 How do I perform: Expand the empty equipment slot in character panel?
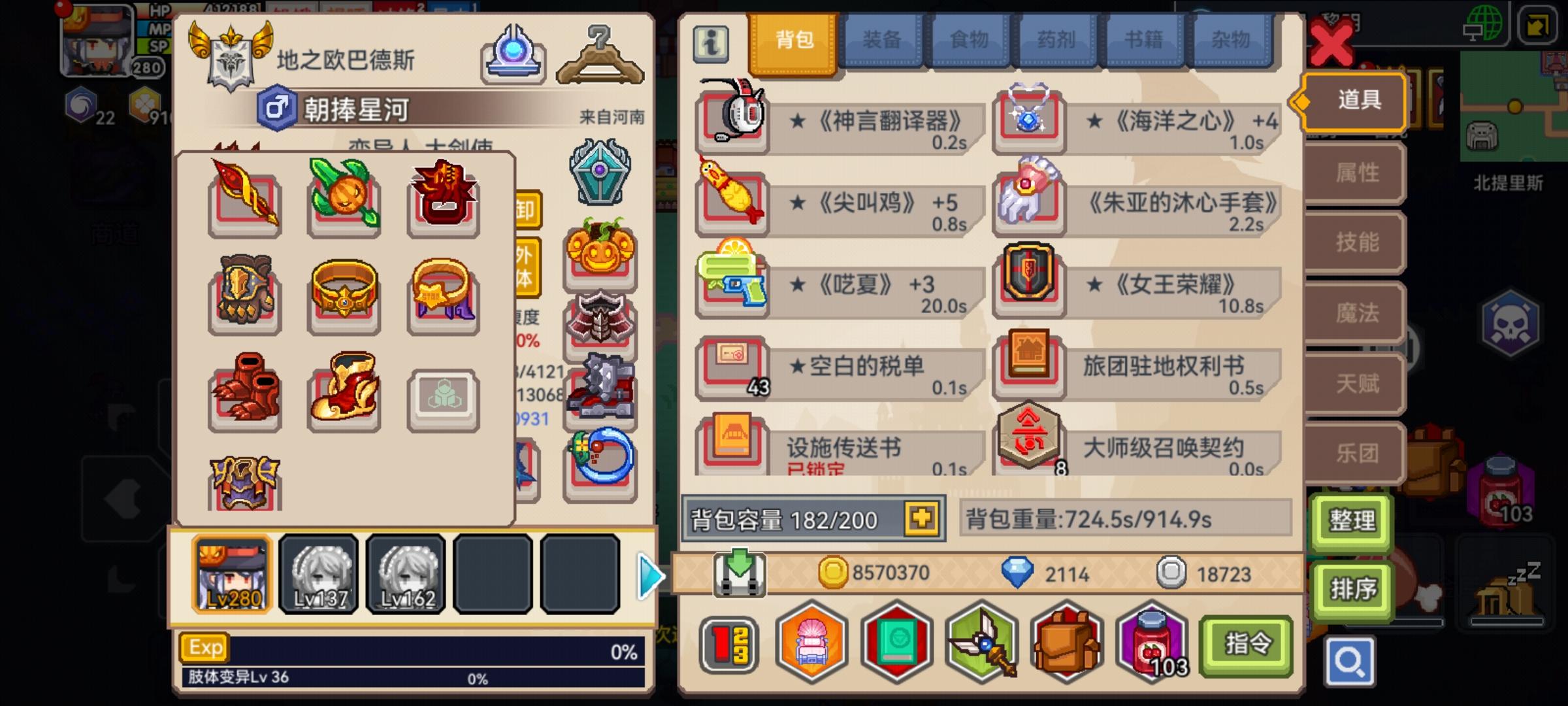(x=443, y=399)
